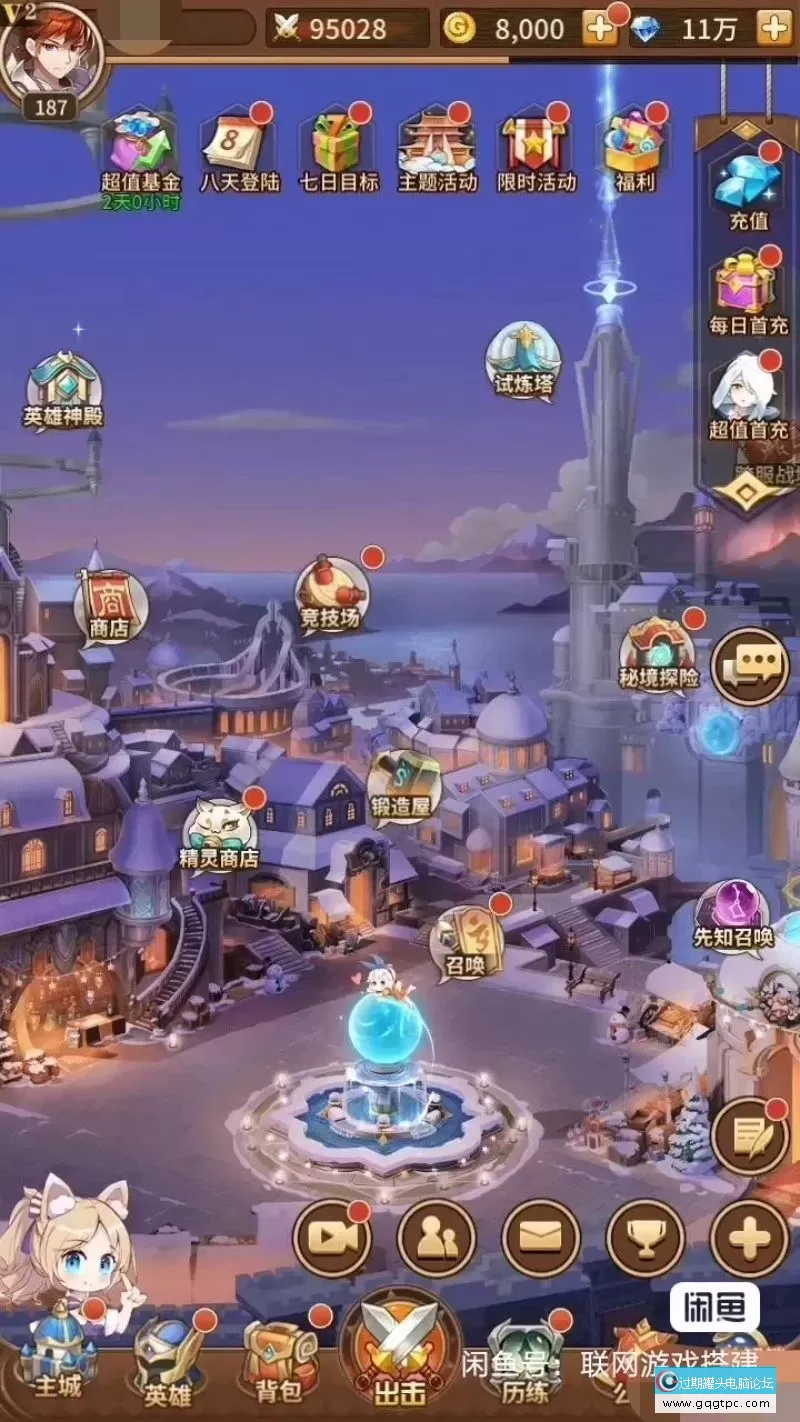Viewport: 800px width, 1422px height.
Task: Open the trophy rankings button
Action: click(645, 1238)
